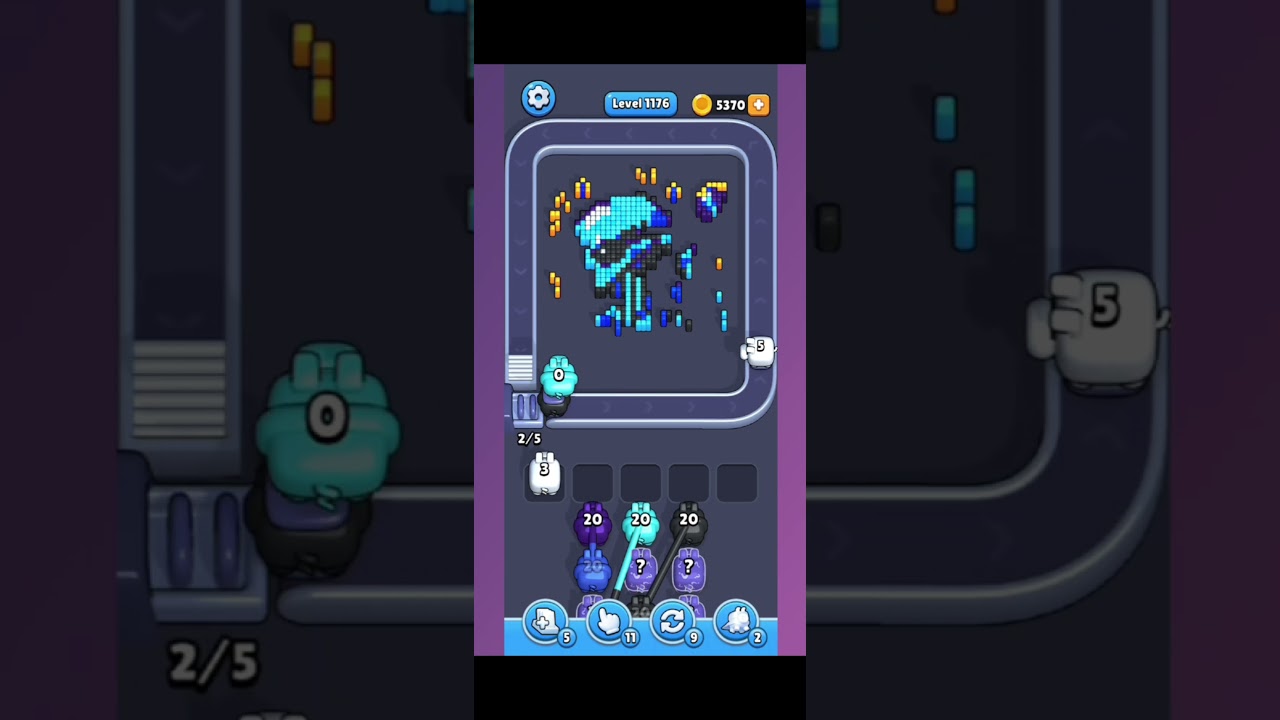The width and height of the screenshot is (1280, 720).
Task: Tap the hand power-up showing 11 uses
Action: click(x=610, y=622)
